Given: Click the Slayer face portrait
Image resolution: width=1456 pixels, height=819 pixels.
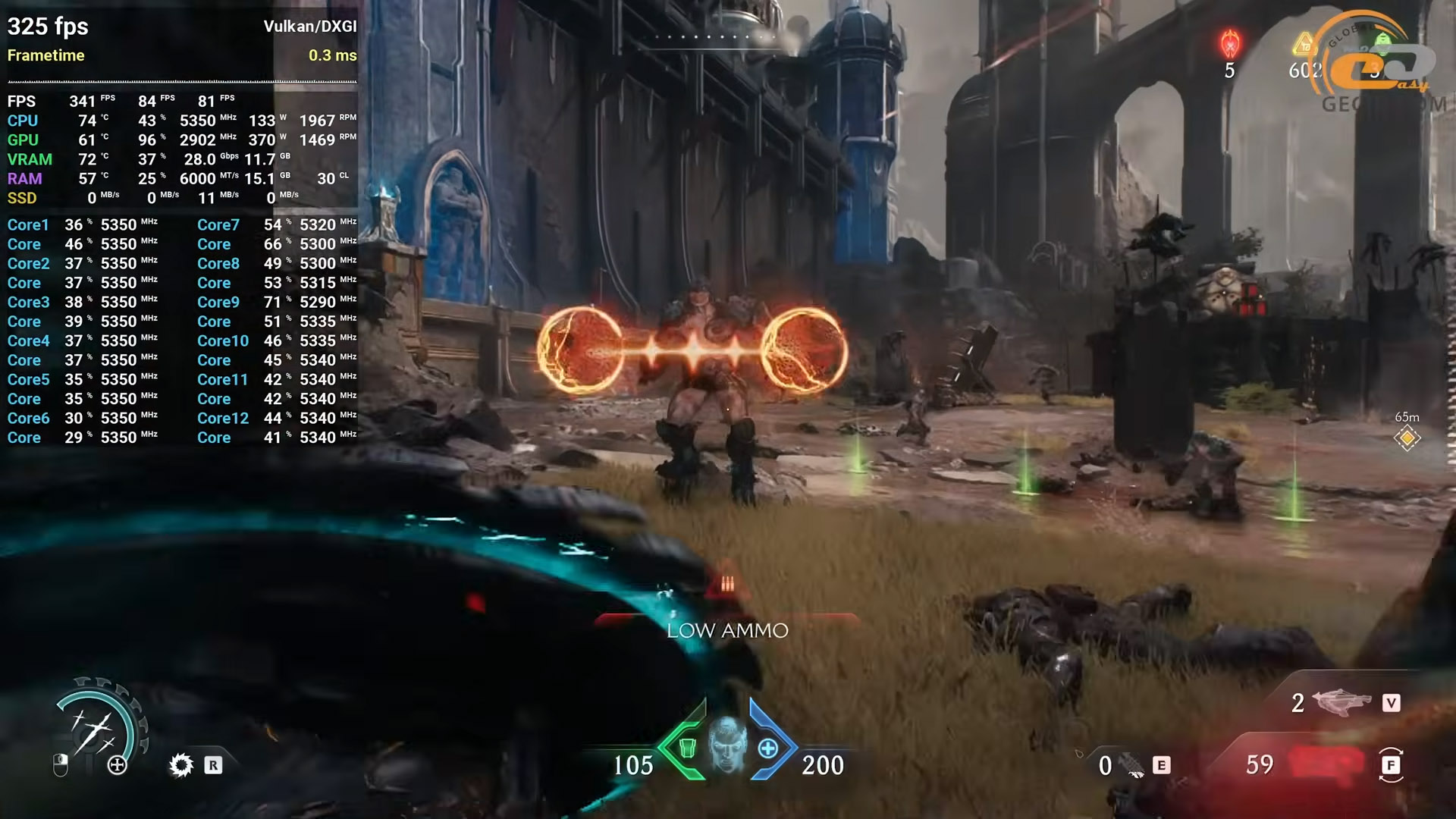Looking at the screenshot, I should [x=726, y=746].
